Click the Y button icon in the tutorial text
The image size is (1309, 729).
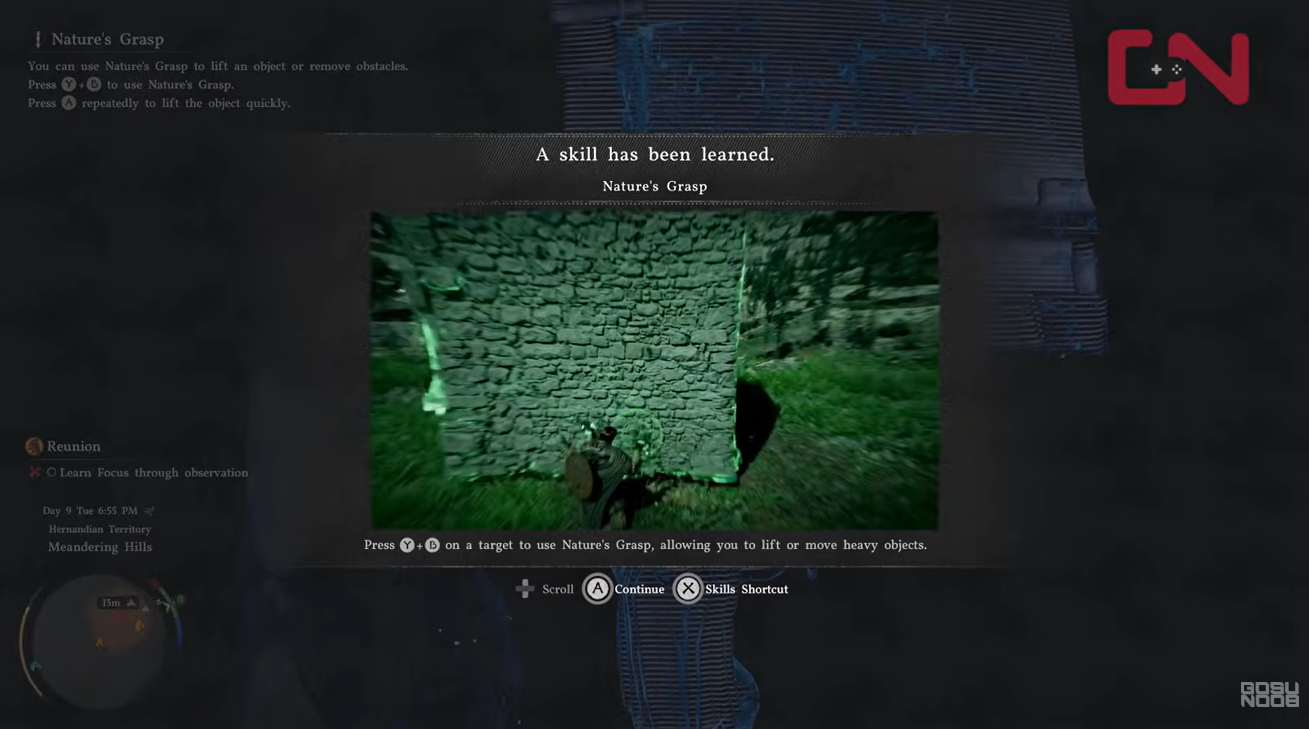point(68,84)
